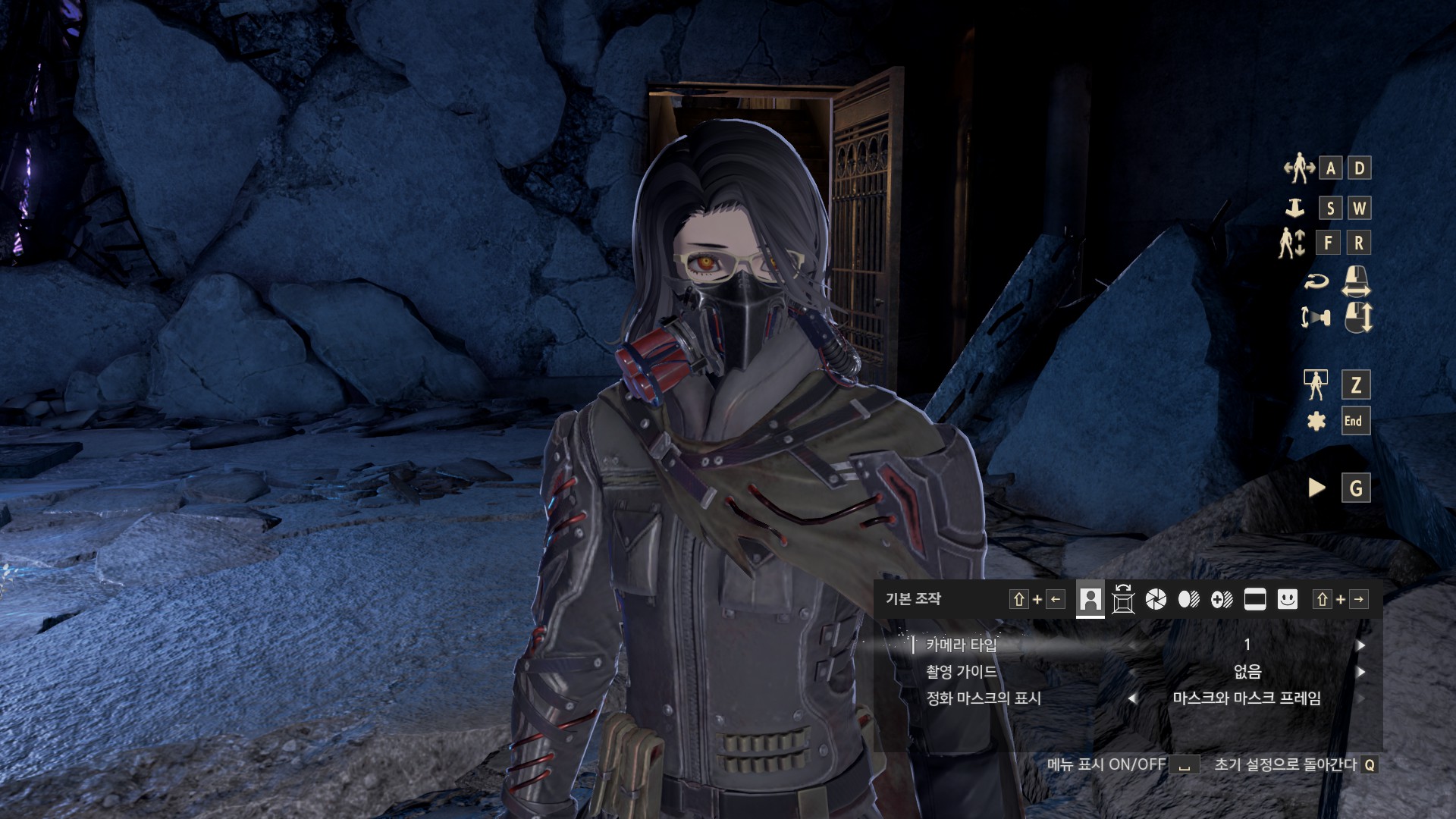Select the portrait basic controls tab
The width and height of the screenshot is (1456, 819).
[1090, 600]
